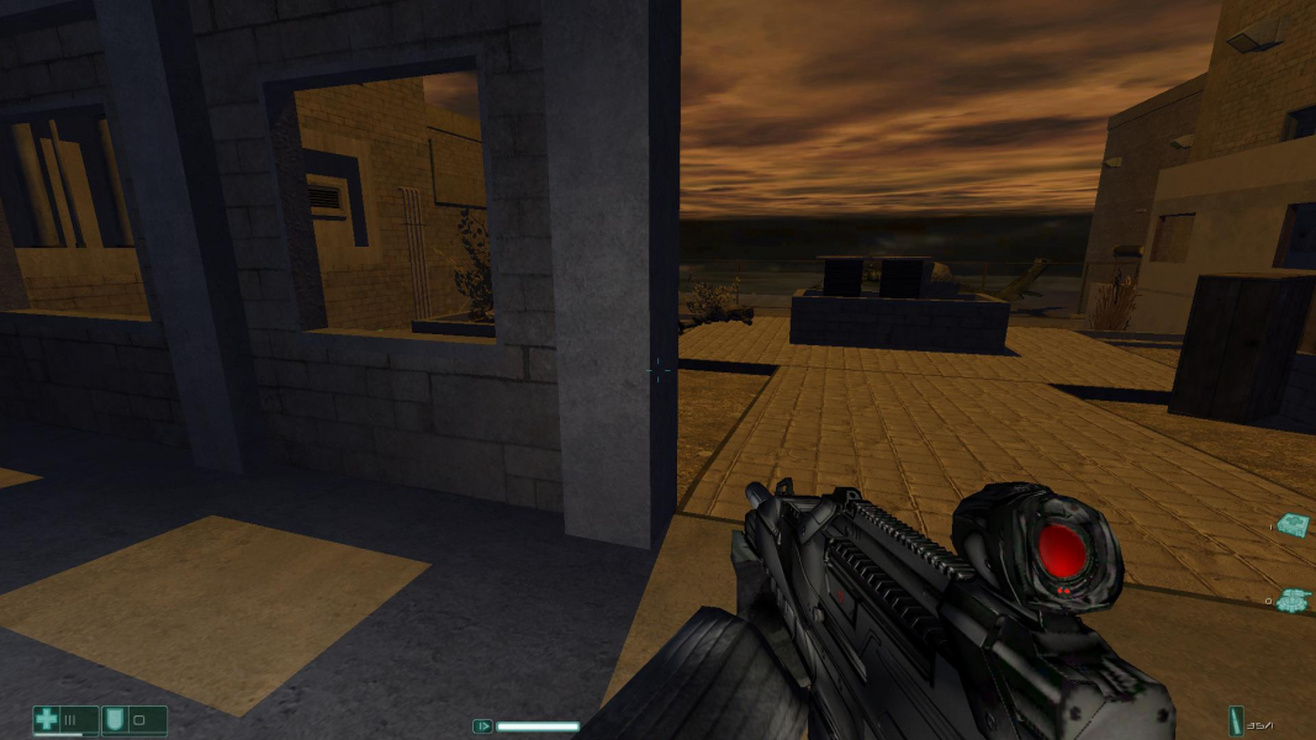
Task: Click the ammo count reading 35
Action: click(1255, 726)
